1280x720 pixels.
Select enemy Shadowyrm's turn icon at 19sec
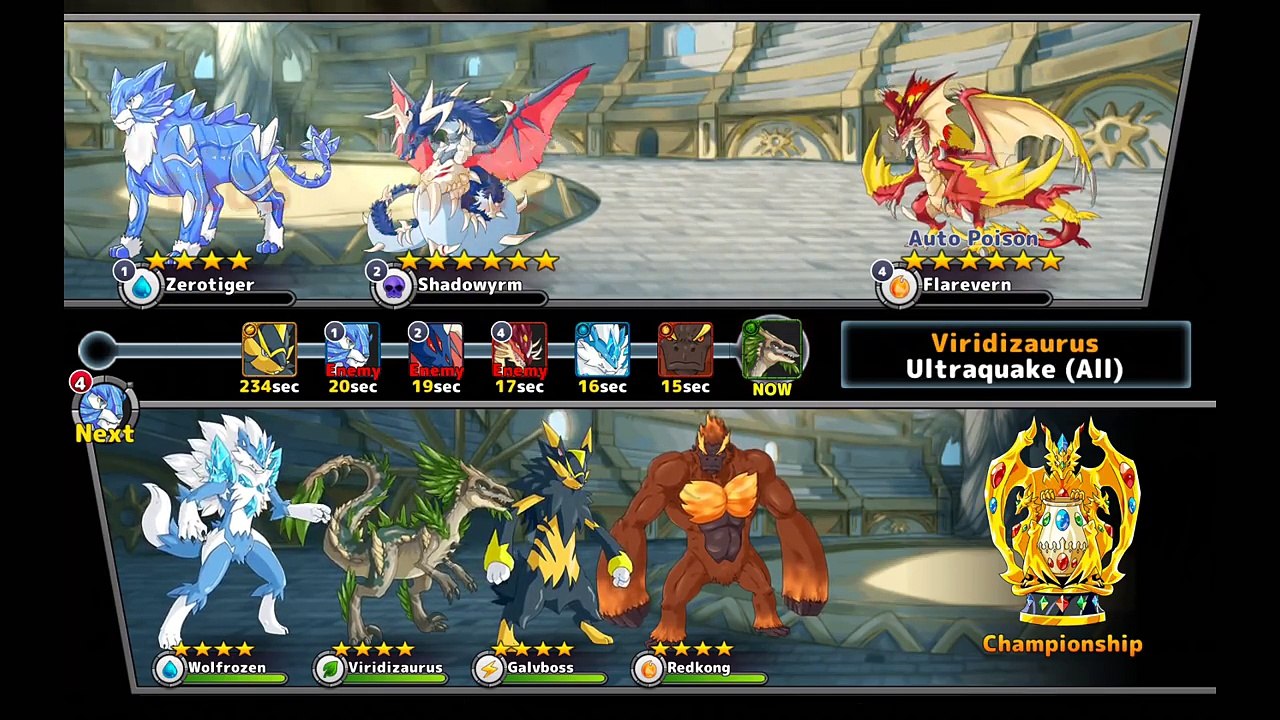436,350
